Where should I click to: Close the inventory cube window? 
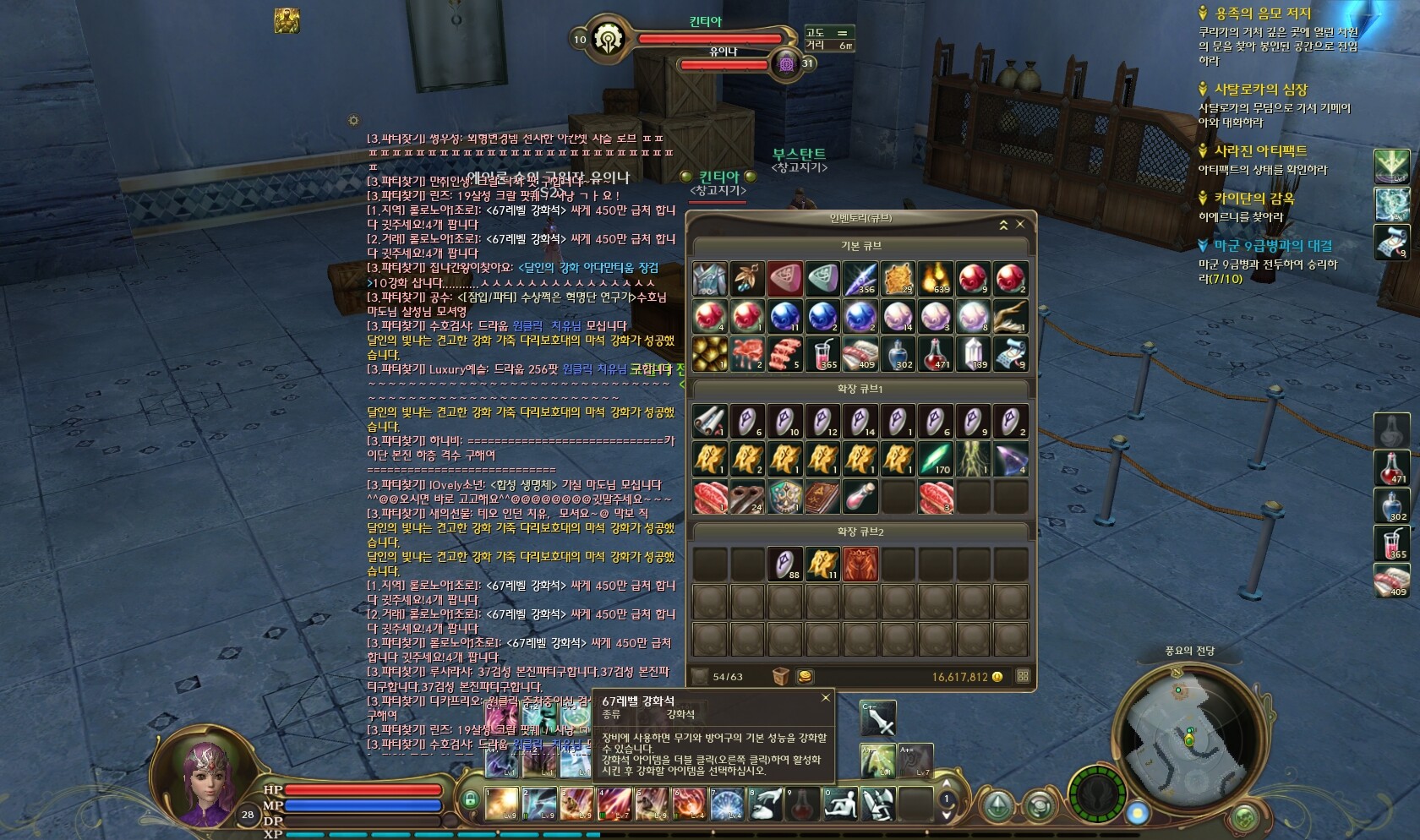(1020, 224)
